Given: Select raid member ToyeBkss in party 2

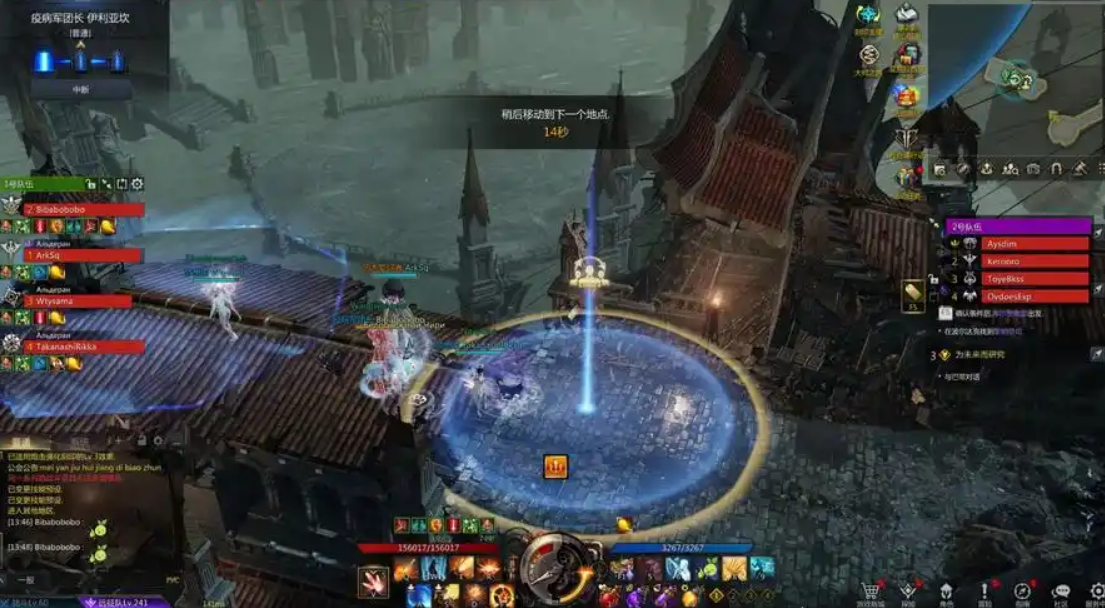Looking at the screenshot, I should [x=1034, y=279].
